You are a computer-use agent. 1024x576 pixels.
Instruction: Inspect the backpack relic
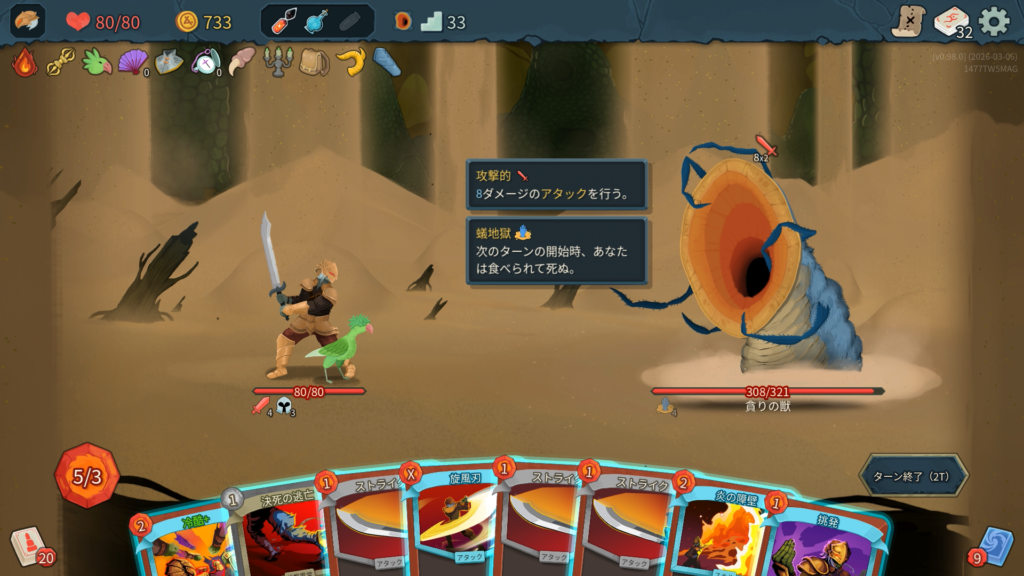point(313,62)
